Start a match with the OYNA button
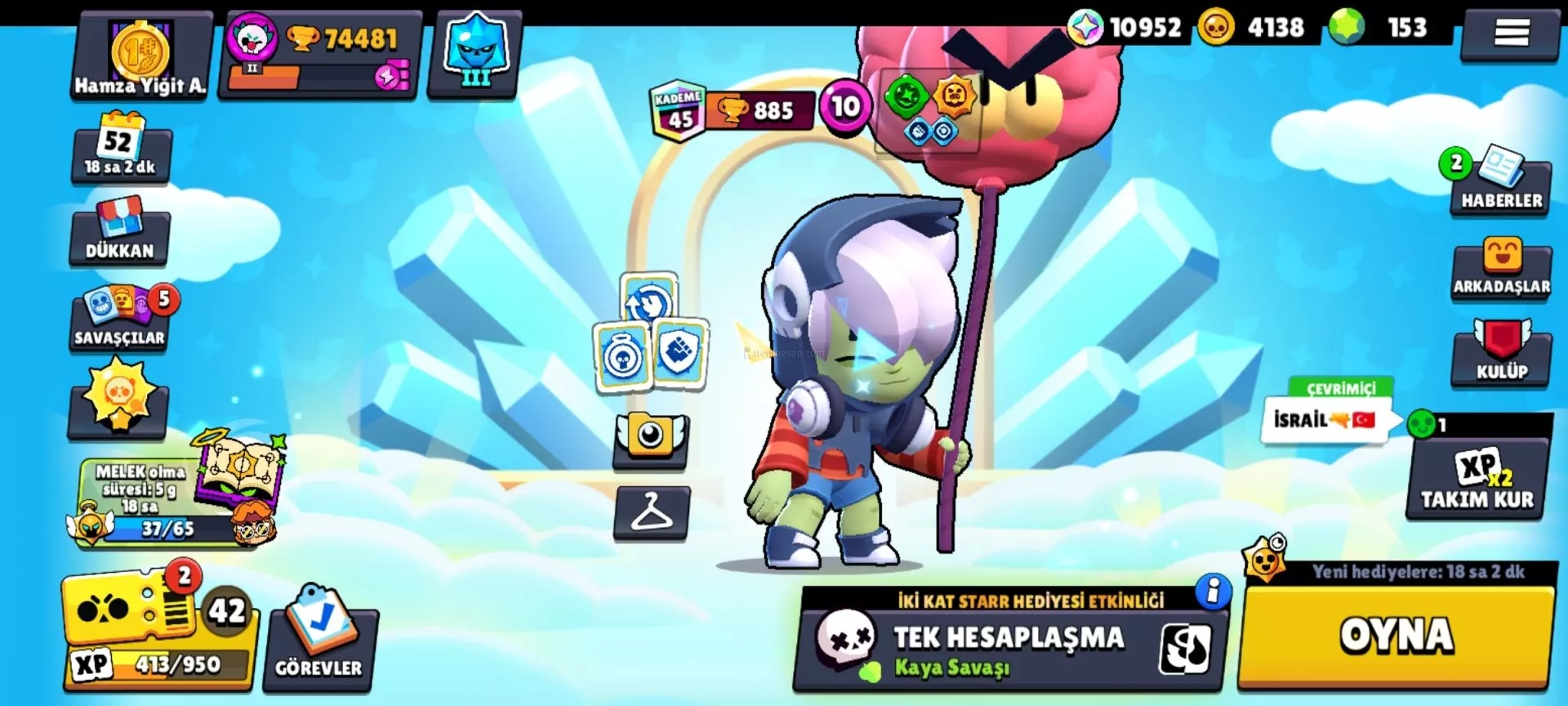 pyautogui.click(x=1395, y=636)
